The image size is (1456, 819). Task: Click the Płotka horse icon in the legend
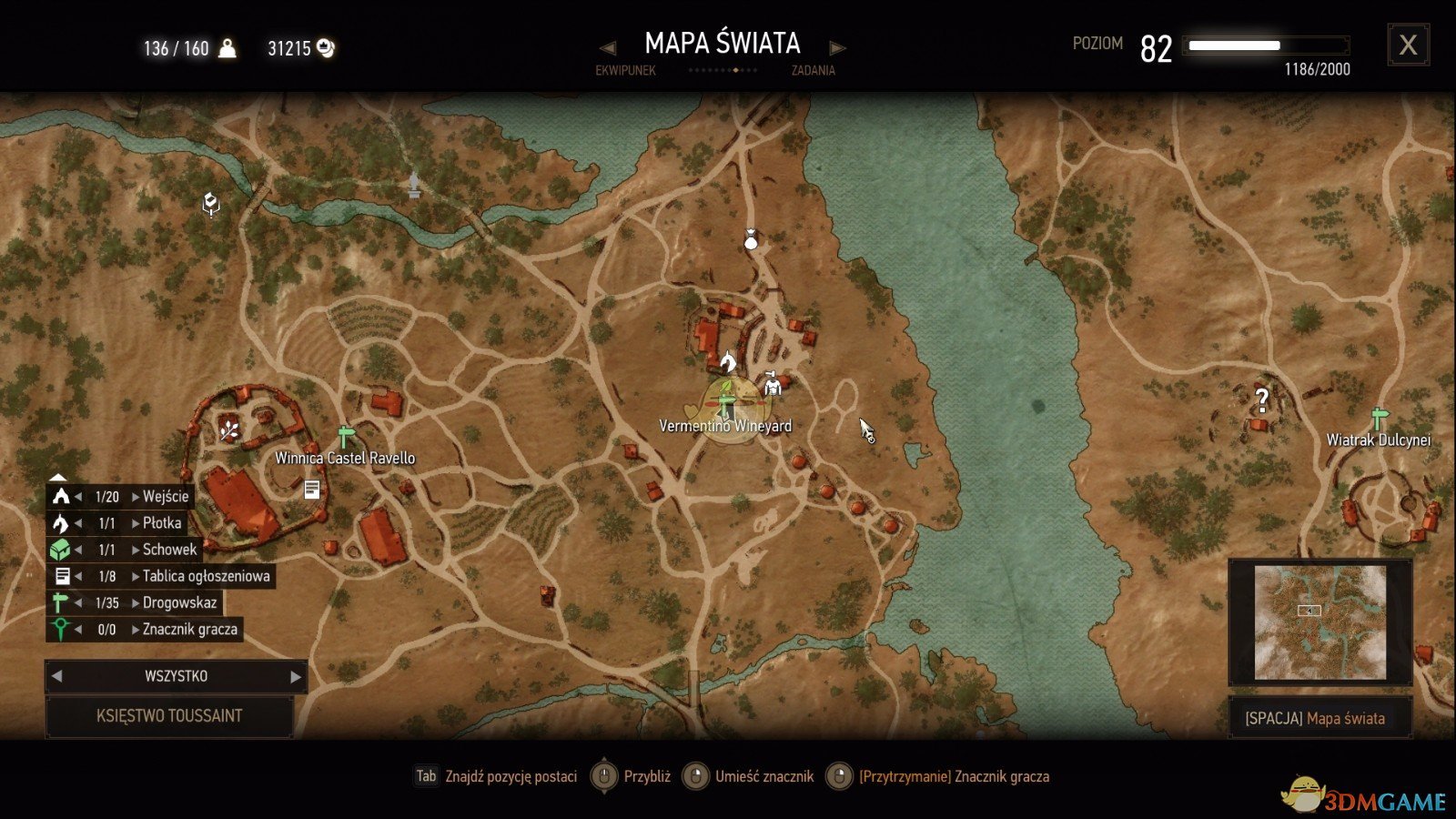pos(60,522)
